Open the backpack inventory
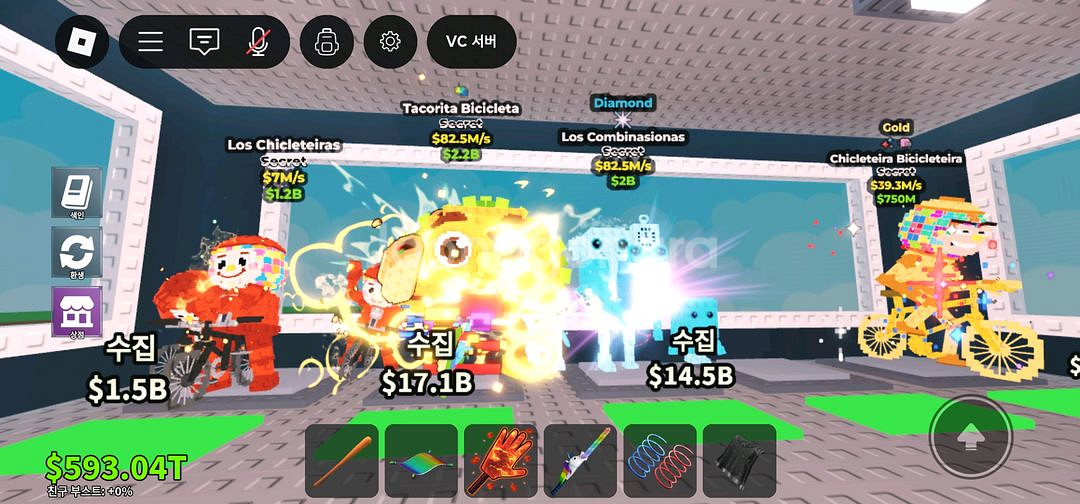The width and height of the screenshot is (1080, 504). (327, 42)
